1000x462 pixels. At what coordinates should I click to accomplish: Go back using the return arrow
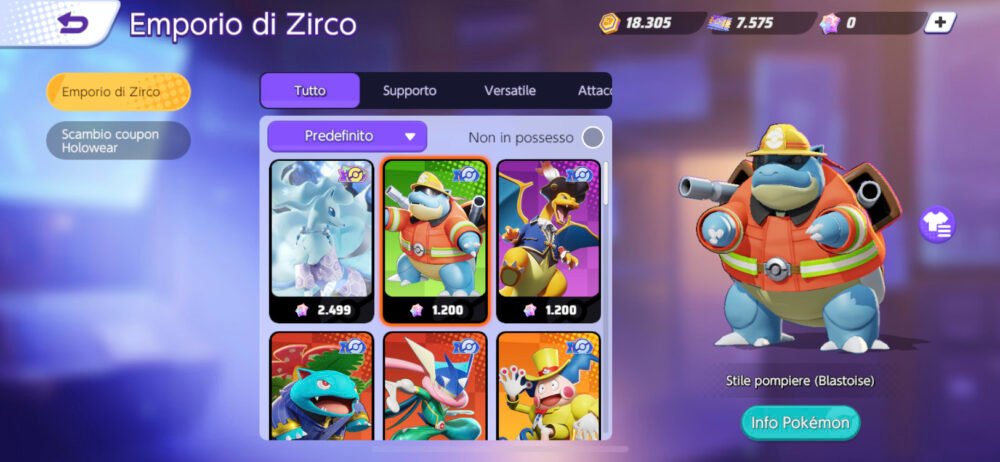73,23
